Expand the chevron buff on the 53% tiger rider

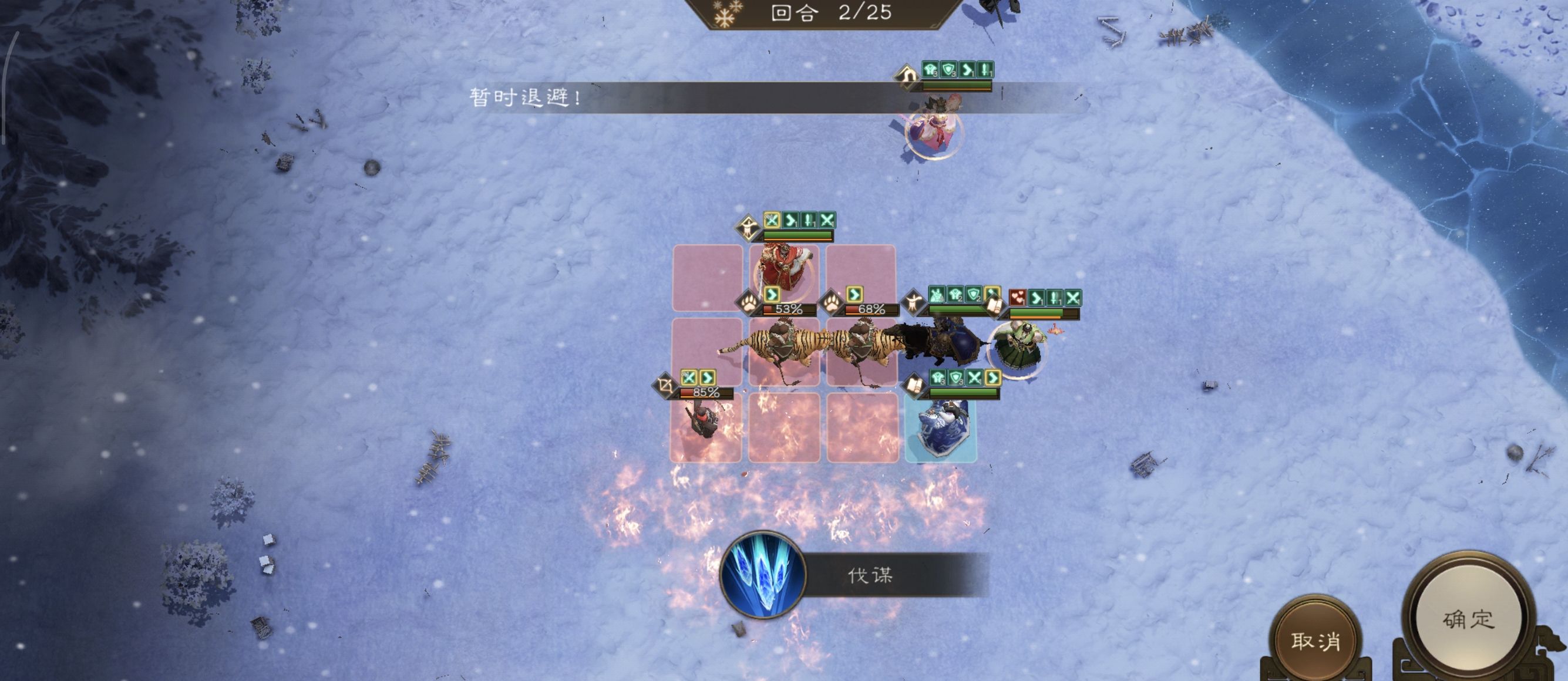[x=772, y=296]
